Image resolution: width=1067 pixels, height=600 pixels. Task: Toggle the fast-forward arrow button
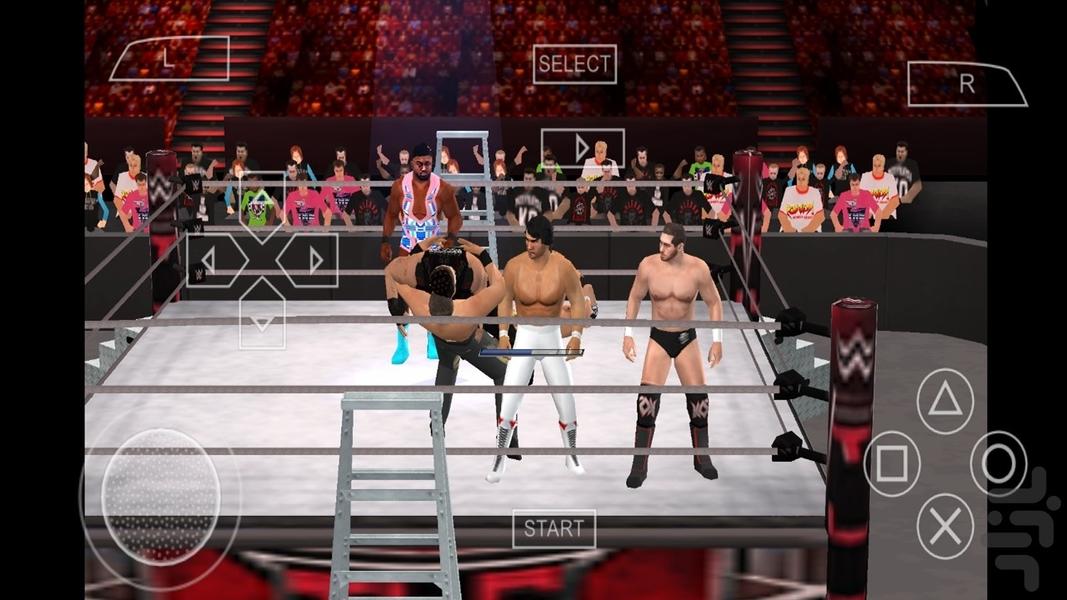(582, 148)
